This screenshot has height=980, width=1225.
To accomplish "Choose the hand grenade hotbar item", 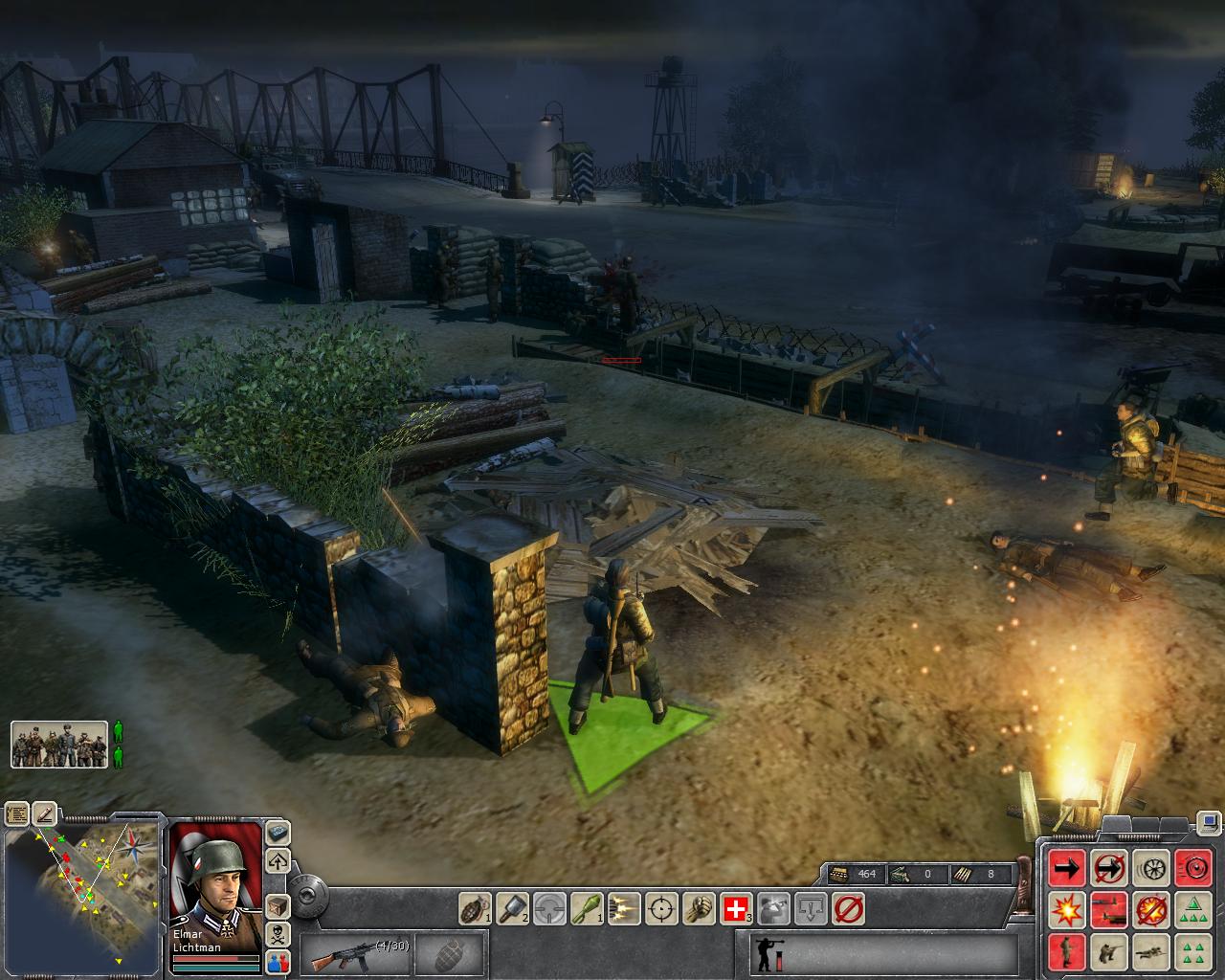I will click(474, 907).
